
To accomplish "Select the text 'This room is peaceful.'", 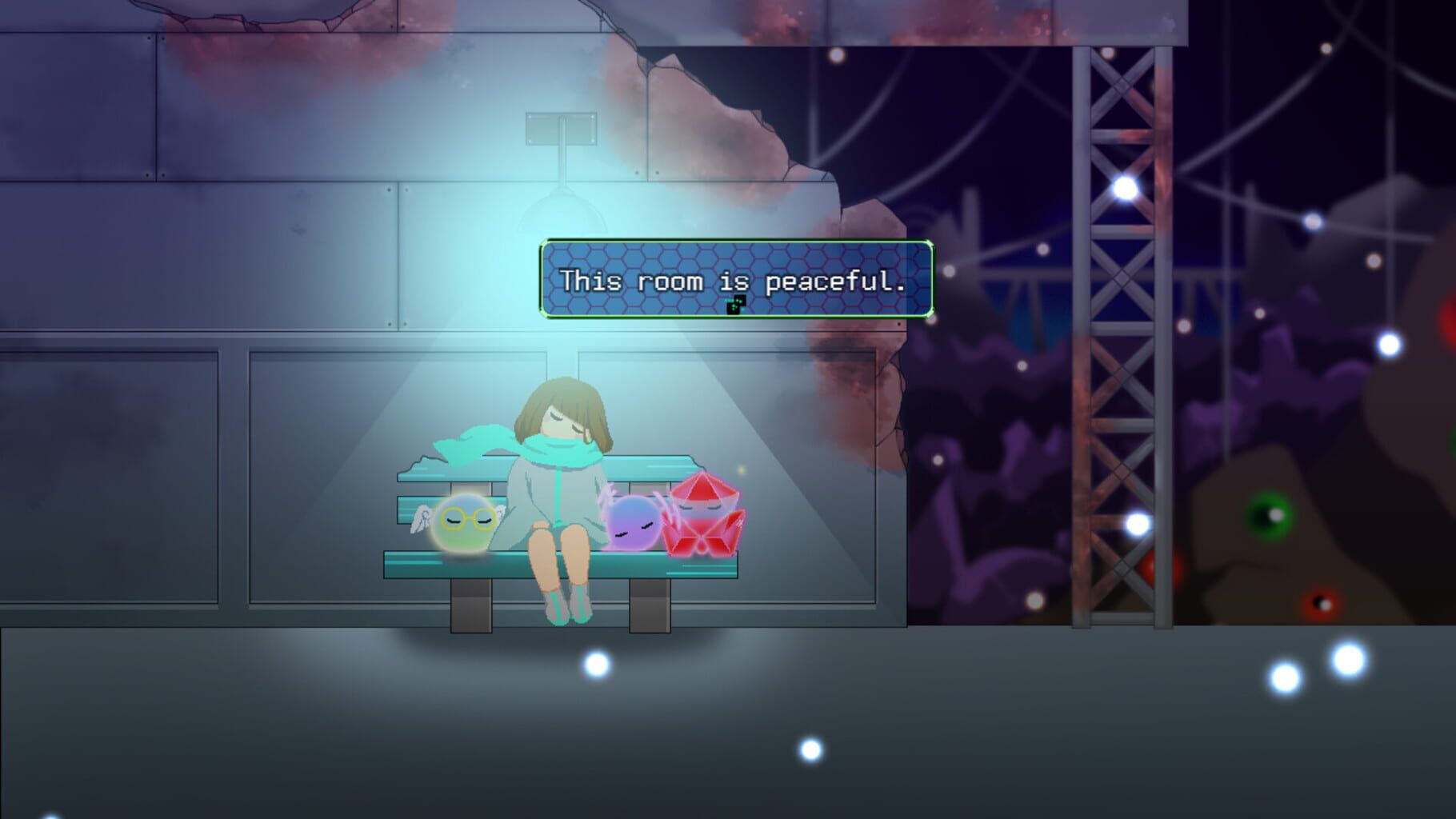I will click(x=734, y=281).
